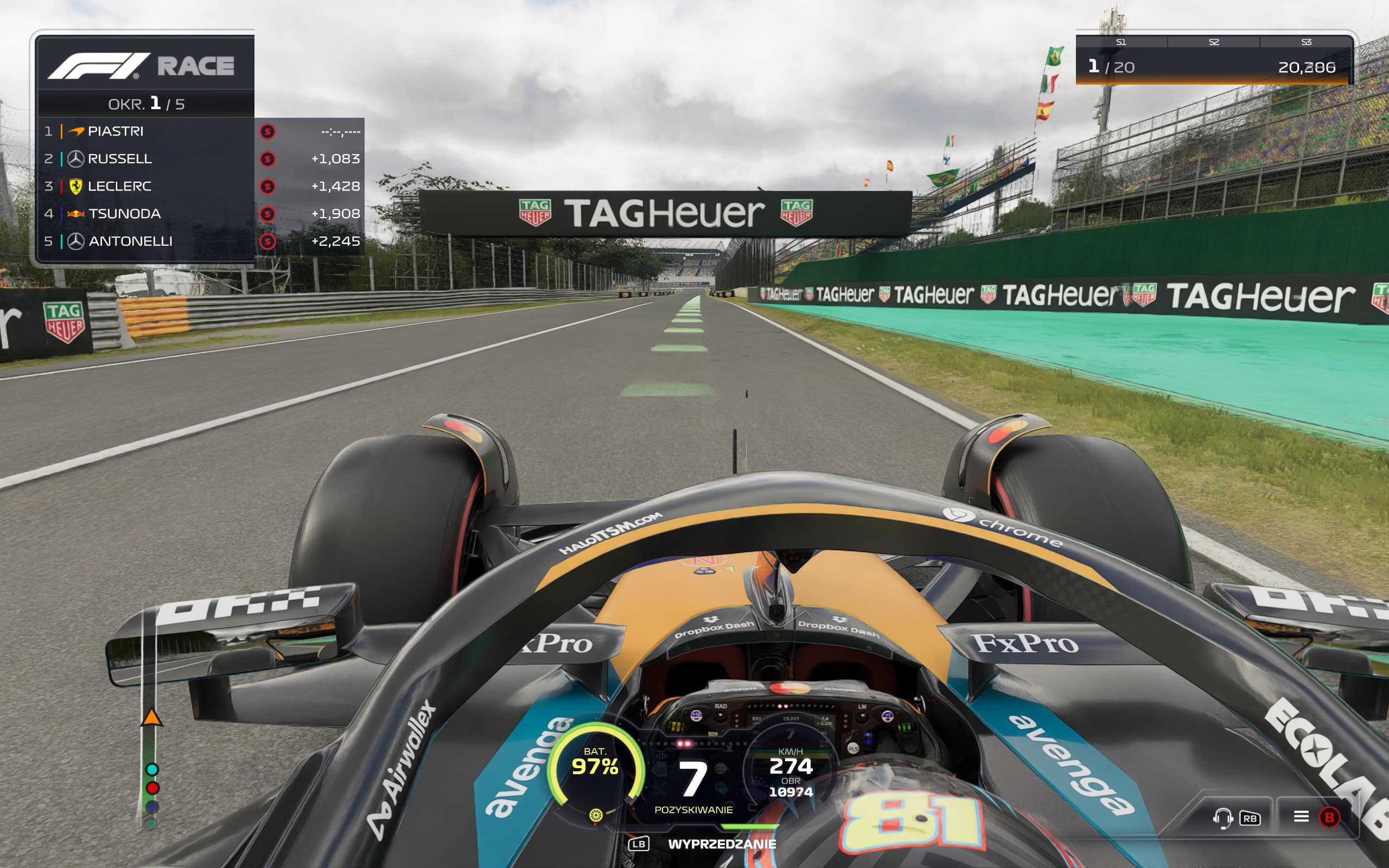The image size is (1389, 868).
Task: Activate the WYPRZEDZANIE overtake mode label
Action: (722, 844)
